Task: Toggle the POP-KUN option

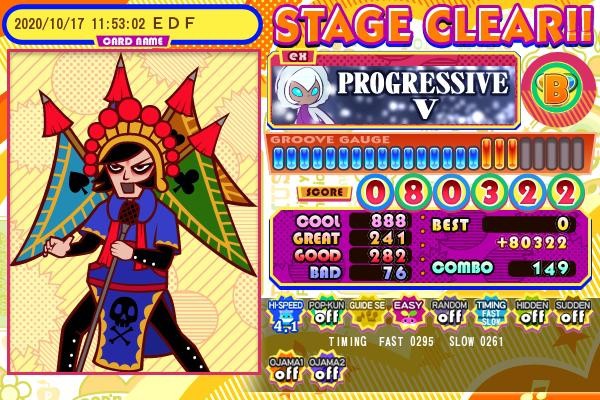Action: click(x=324, y=314)
